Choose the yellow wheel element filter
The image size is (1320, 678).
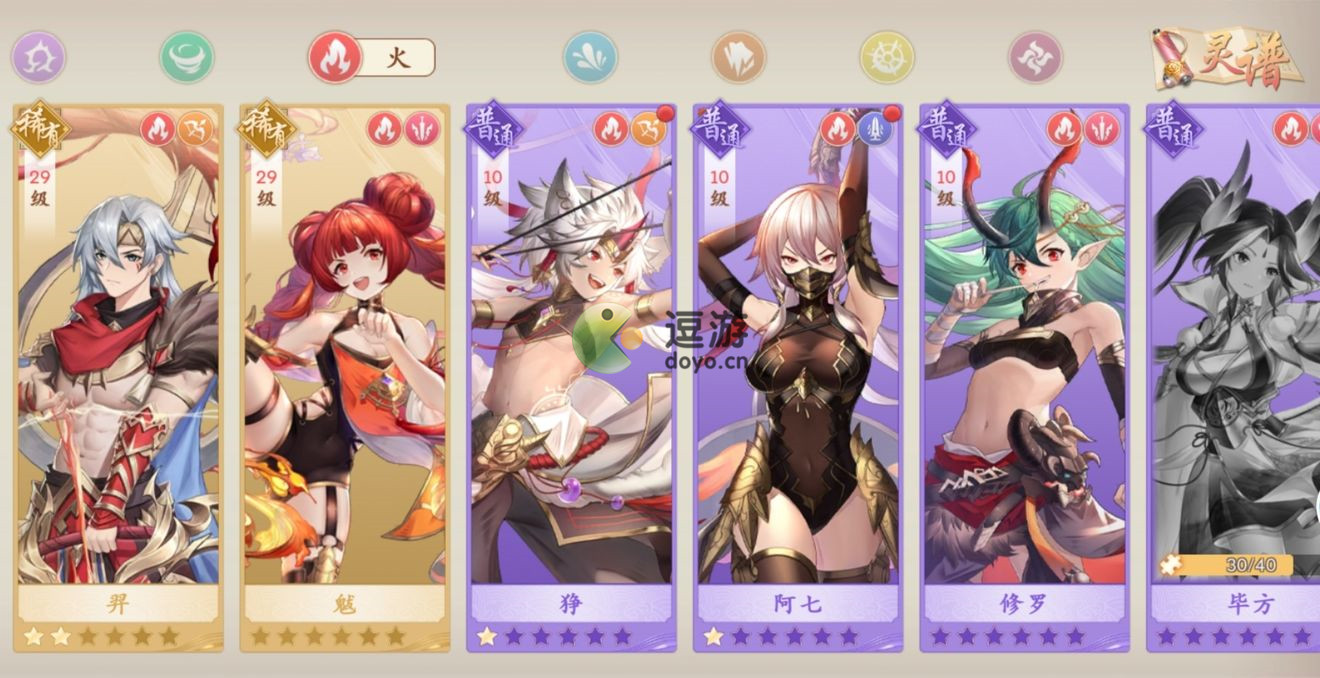887,57
